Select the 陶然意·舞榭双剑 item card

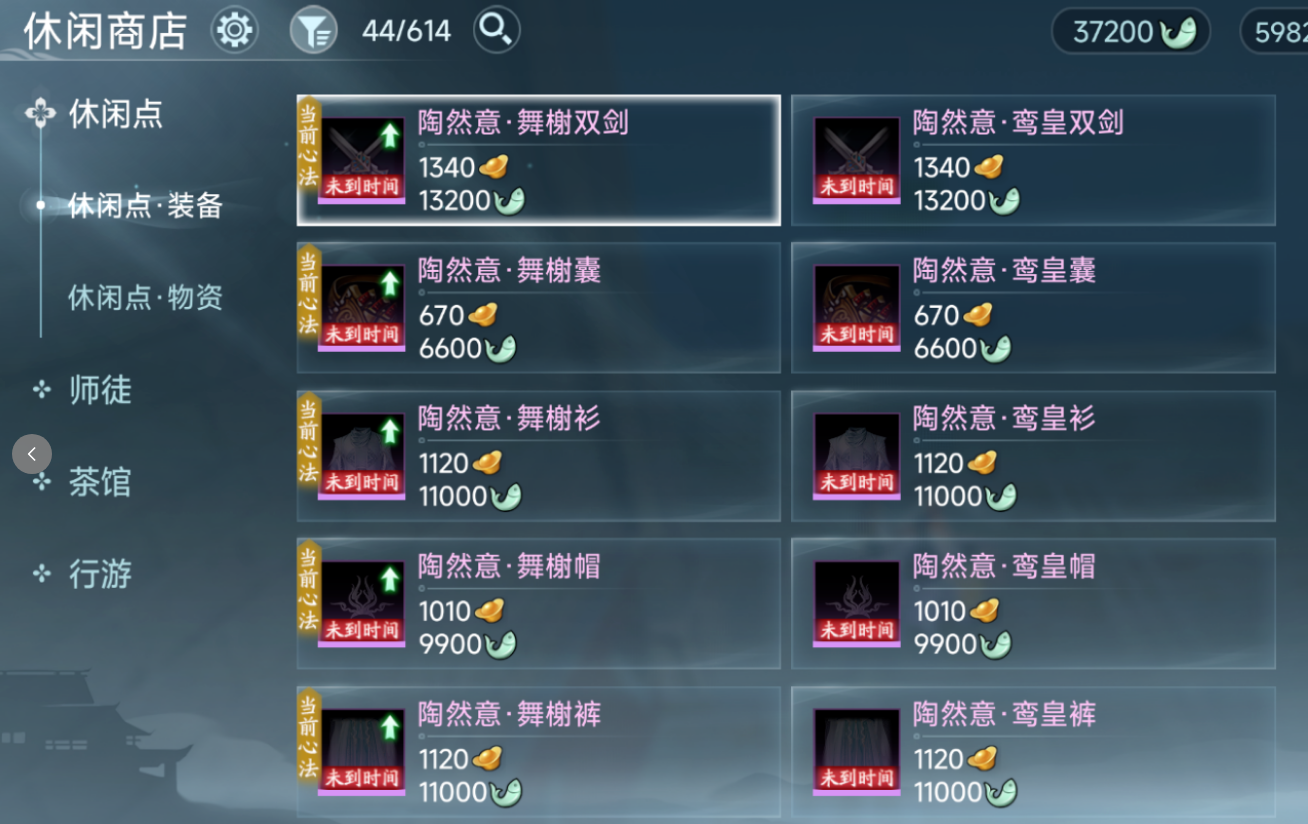pos(538,160)
